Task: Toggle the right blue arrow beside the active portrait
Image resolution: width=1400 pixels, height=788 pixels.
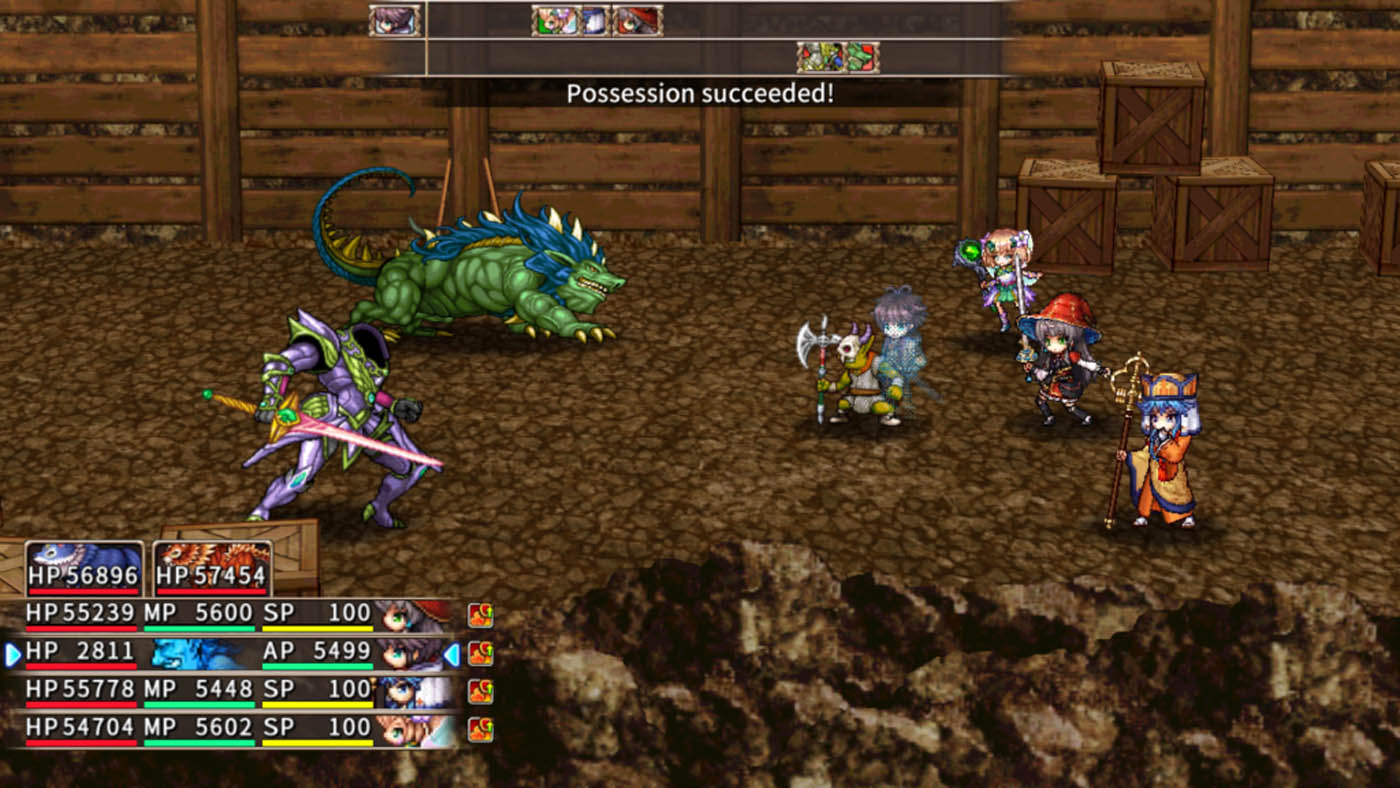Action: click(x=455, y=651)
